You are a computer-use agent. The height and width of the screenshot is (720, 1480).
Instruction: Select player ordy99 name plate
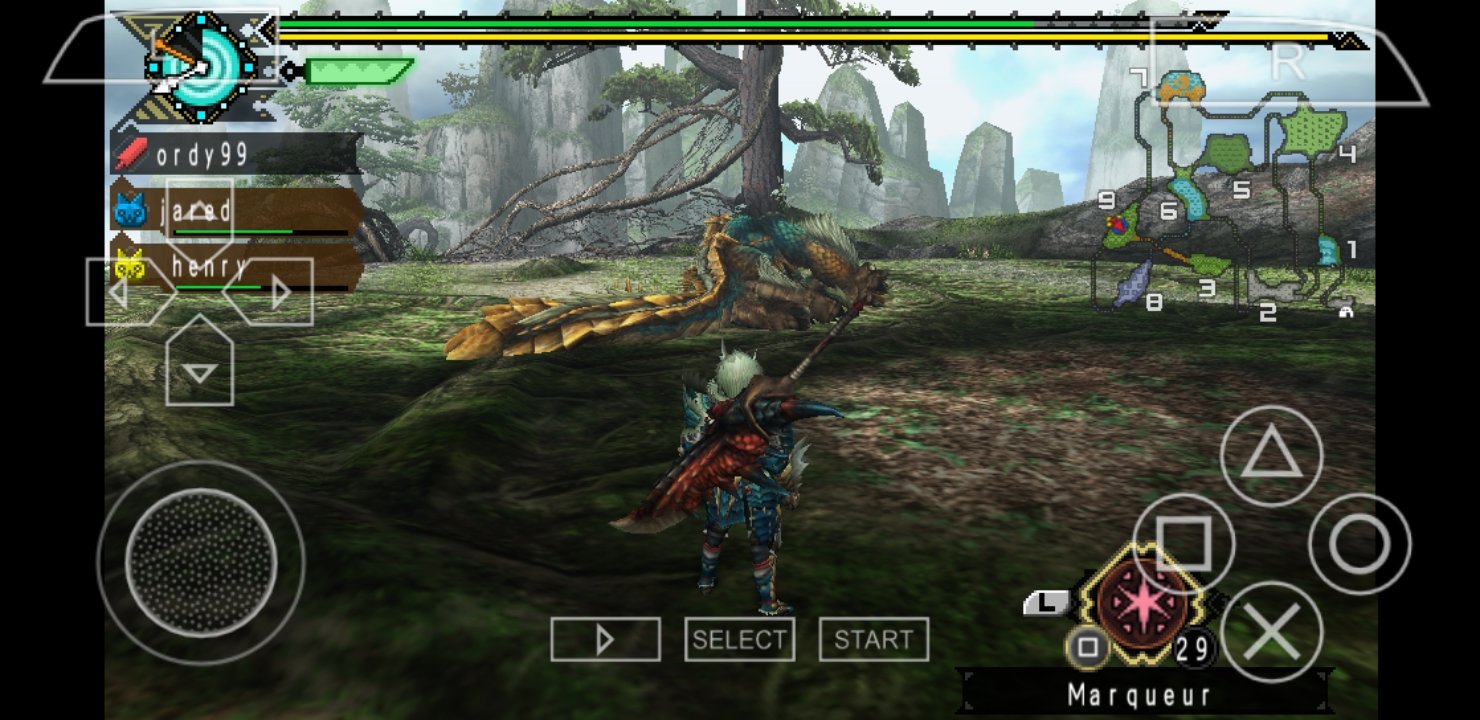[x=235, y=155]
